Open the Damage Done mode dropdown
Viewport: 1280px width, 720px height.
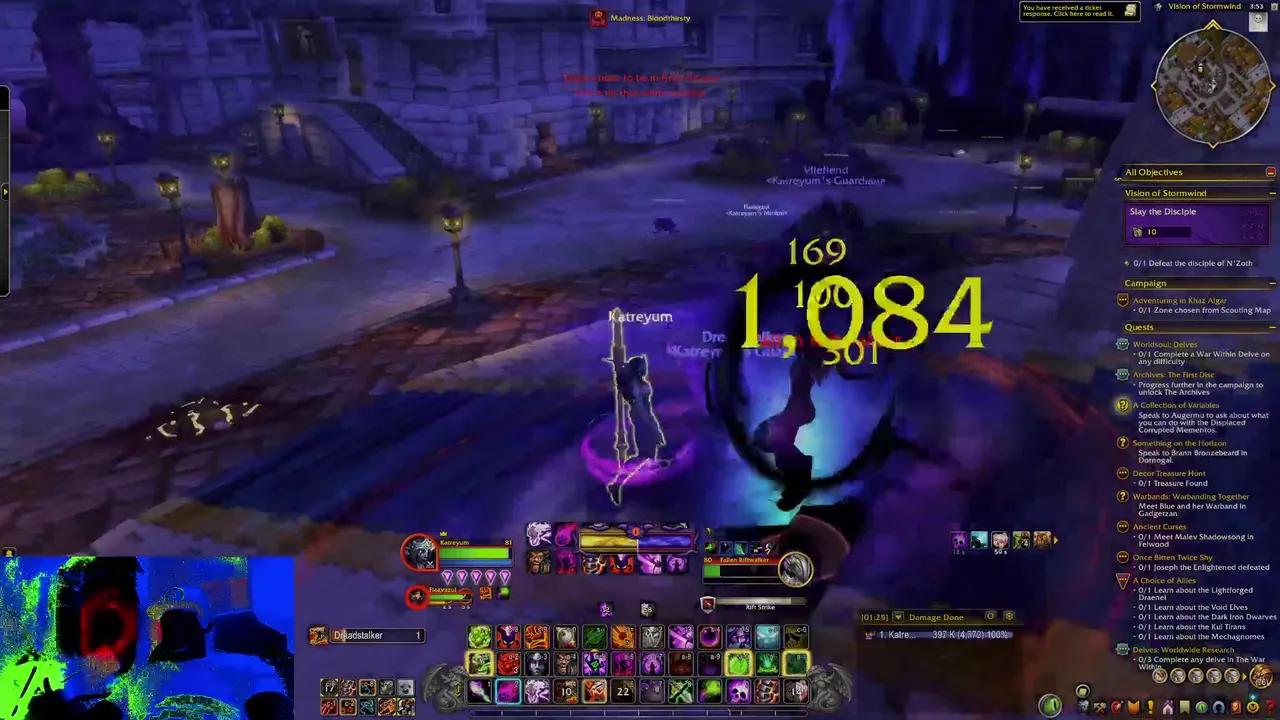tap(898, 617)
